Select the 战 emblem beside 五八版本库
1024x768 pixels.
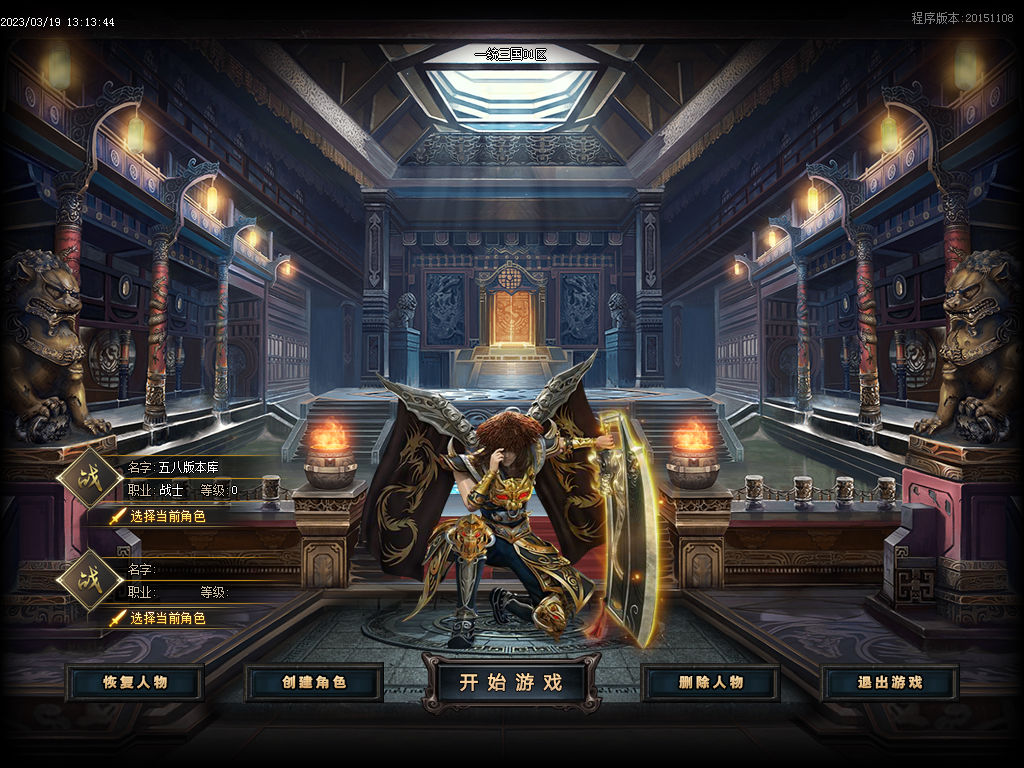click(x=89, y=478)
